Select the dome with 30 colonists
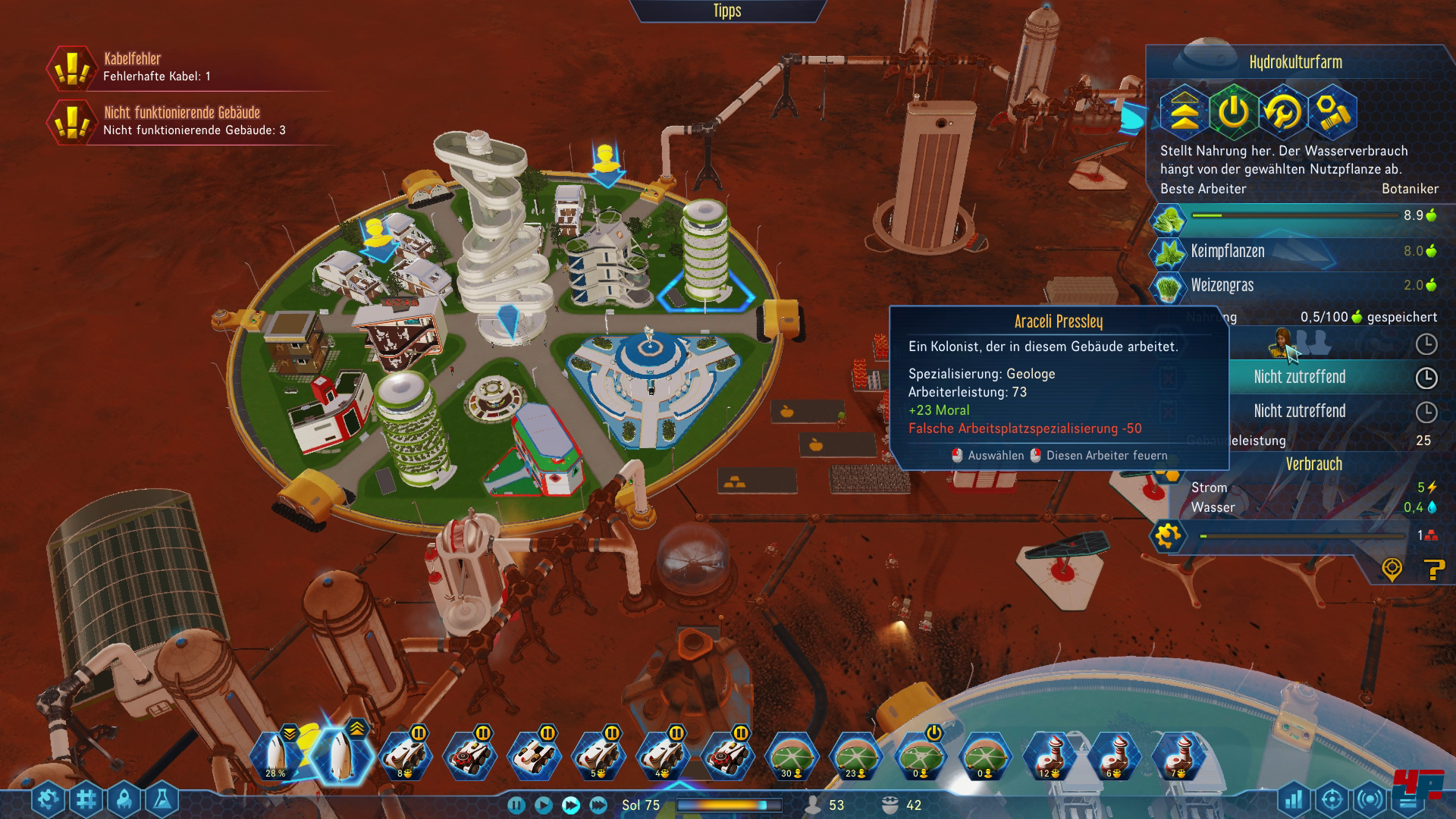 (791, 757)
